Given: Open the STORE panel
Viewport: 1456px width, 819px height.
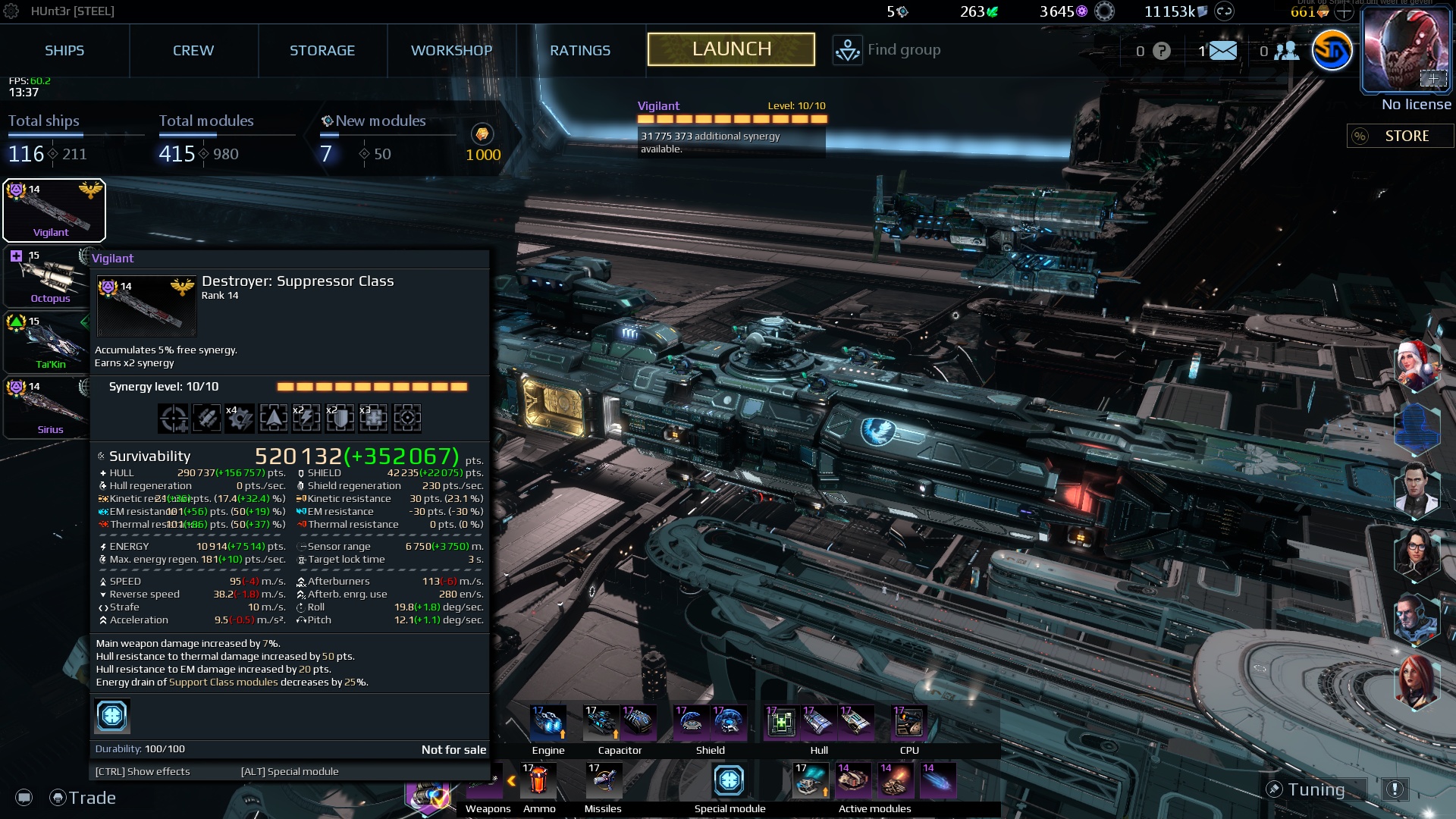Looking at the screenshot, I should [1408, 136].
